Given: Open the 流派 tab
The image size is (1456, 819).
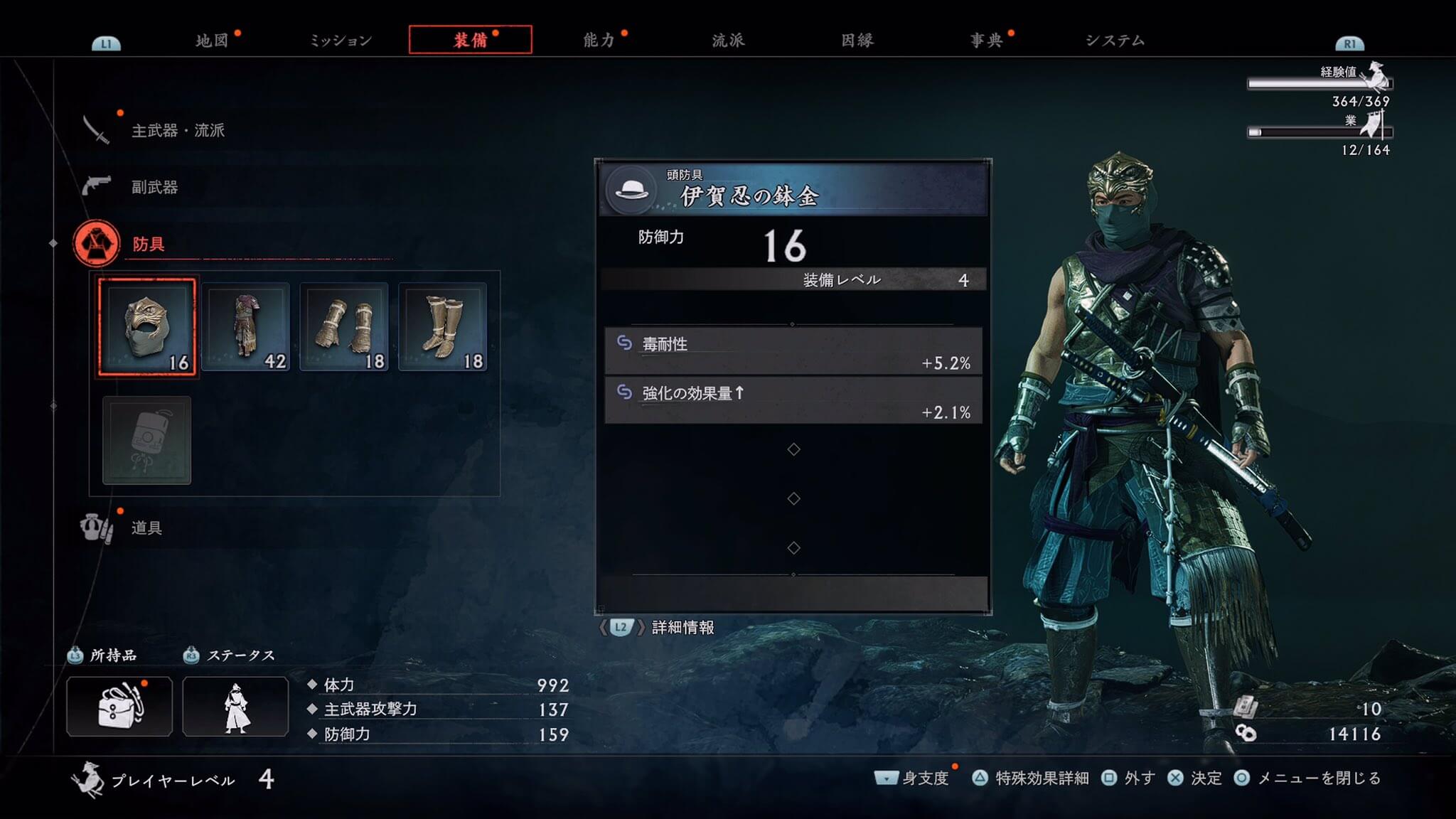Looking at the screenshot, I should click(728, 41).
